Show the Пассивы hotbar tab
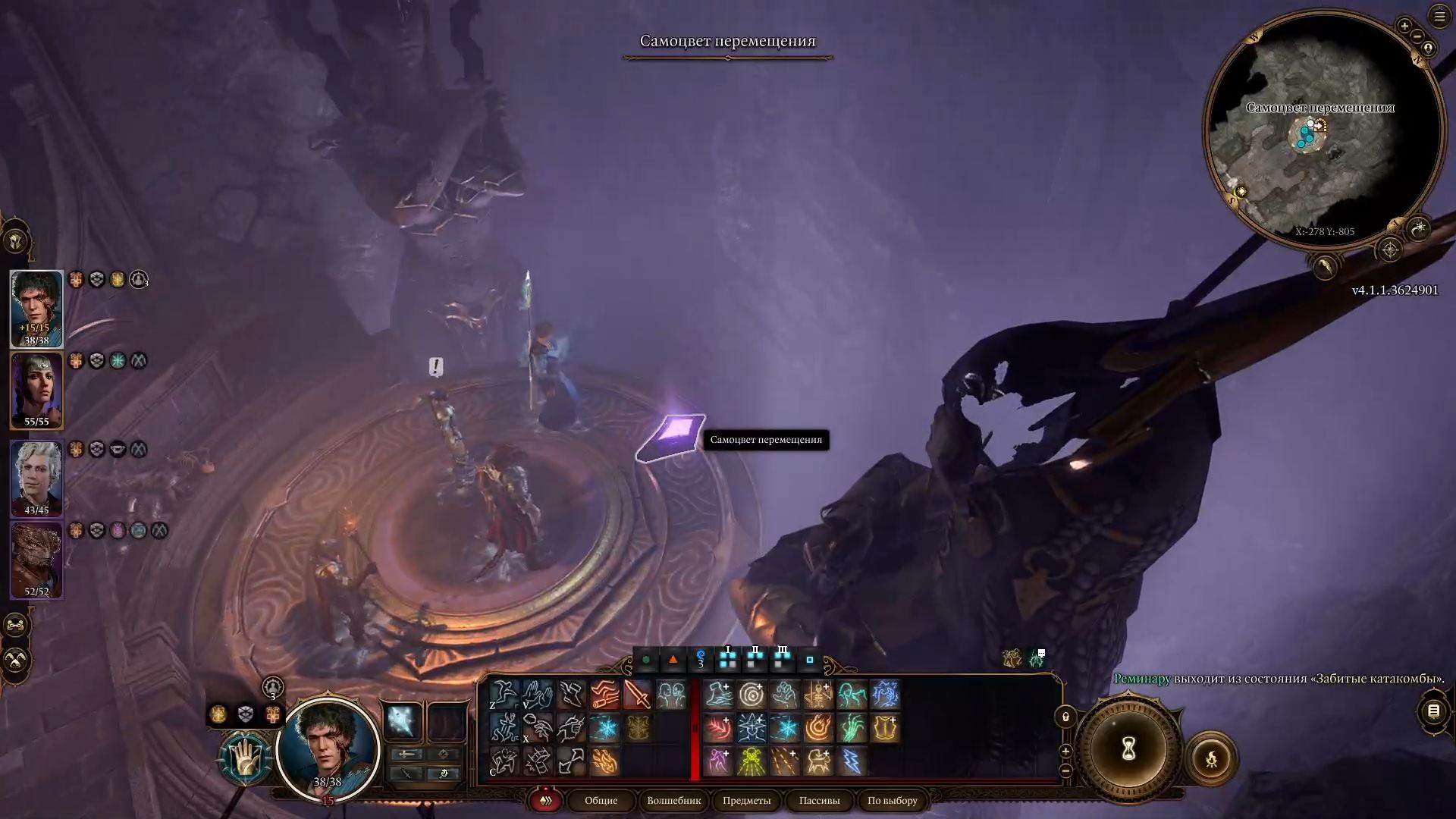The height and width of the screenshot is (819, 1456). [819, 800]
